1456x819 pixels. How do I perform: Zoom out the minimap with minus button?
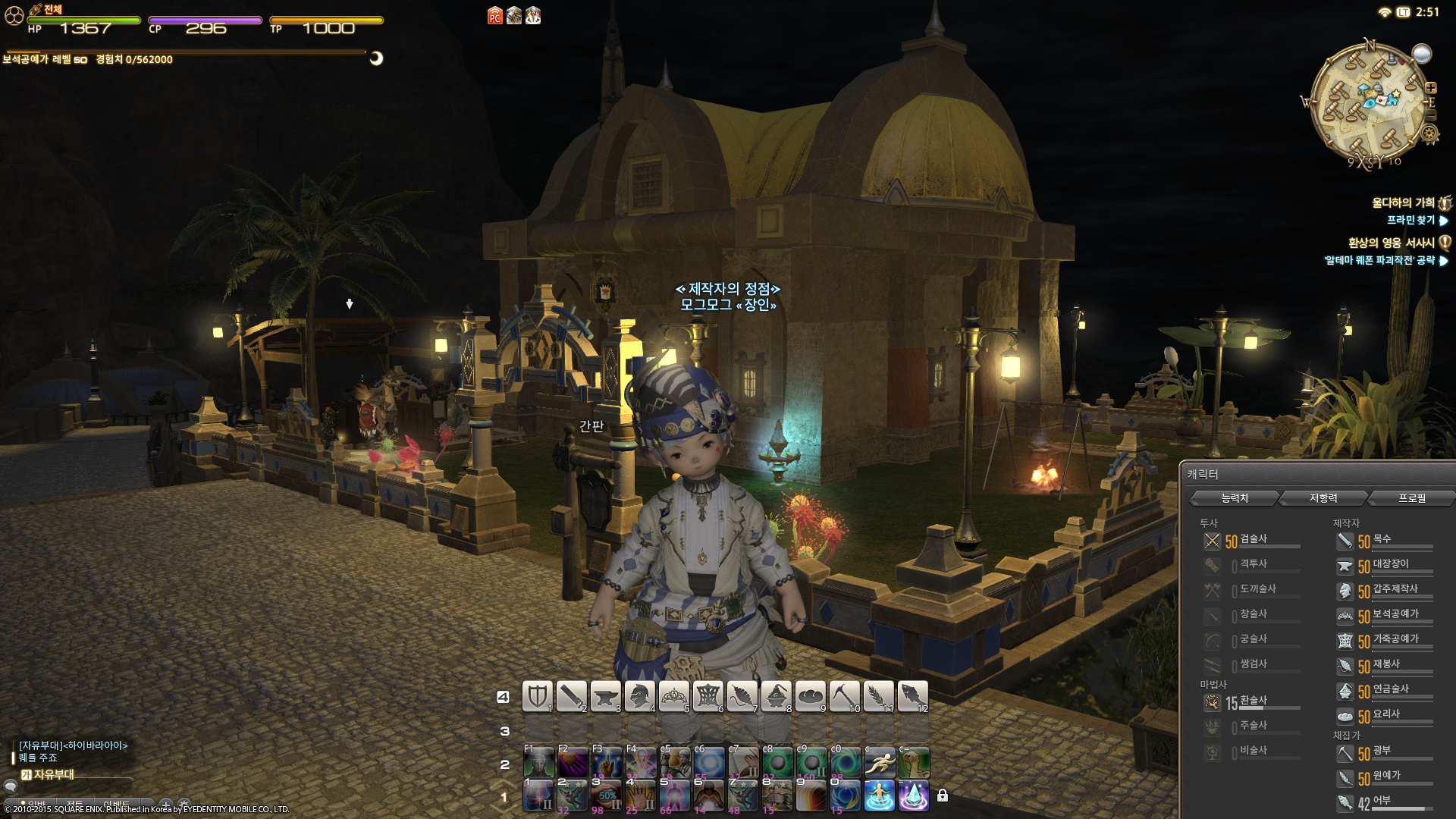tap(1431, 115)
